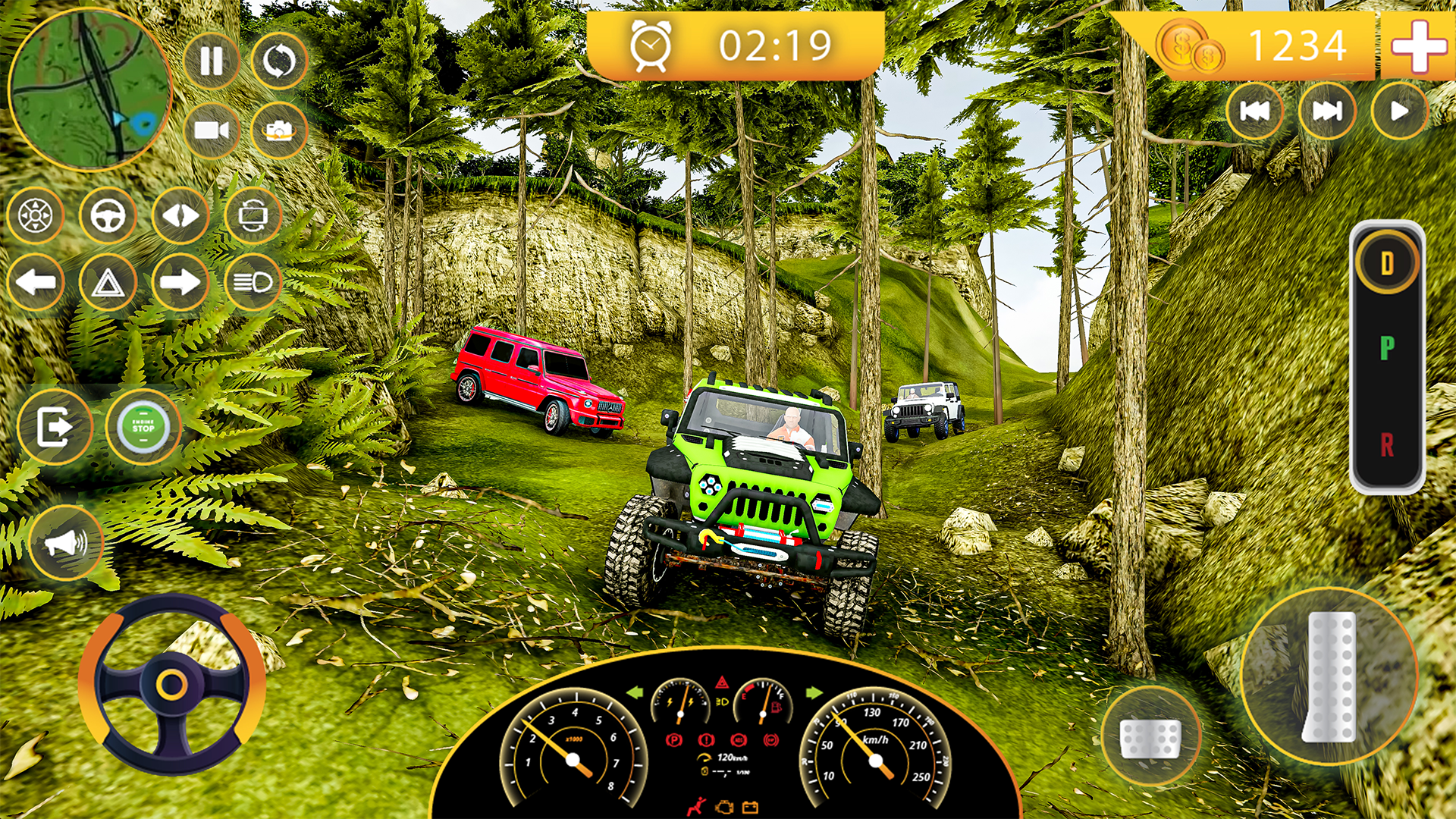The image size is (1456, 819).
Task: Start video recording with the camcorder icon
Action: pyautogui.click(x=212, y=130)
